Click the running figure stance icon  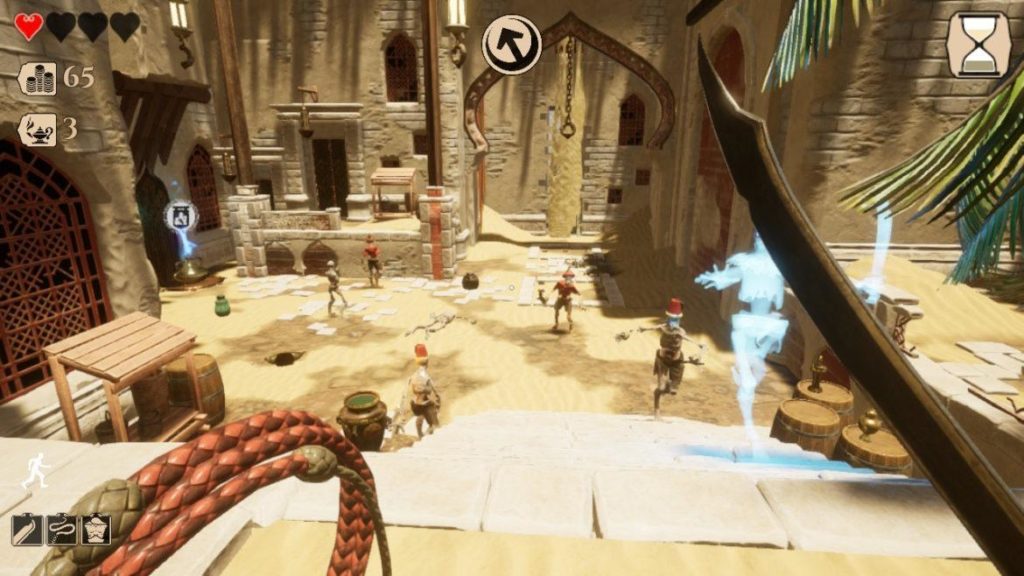36,469
